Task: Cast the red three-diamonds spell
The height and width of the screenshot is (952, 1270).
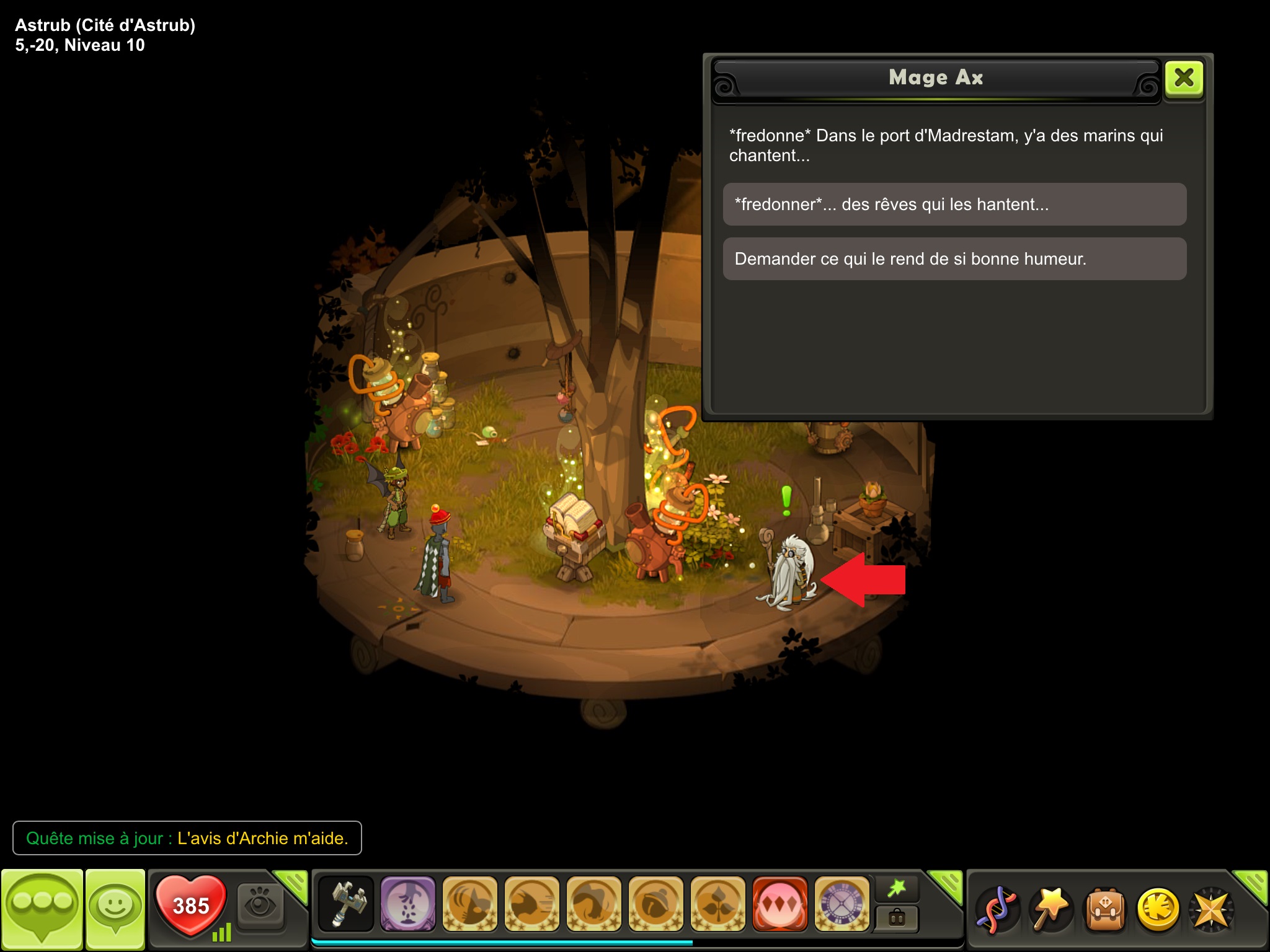Action: 779,904
